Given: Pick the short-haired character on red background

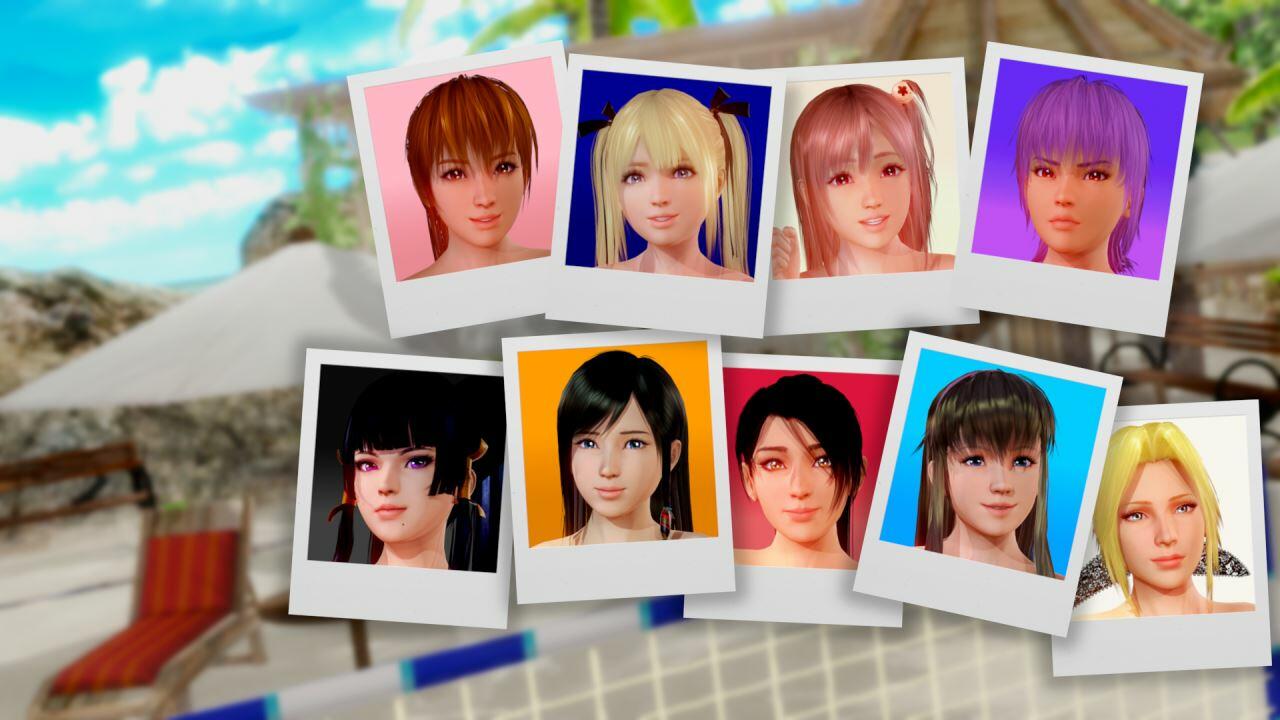Looking at the screenshot, I should [800, 470].
